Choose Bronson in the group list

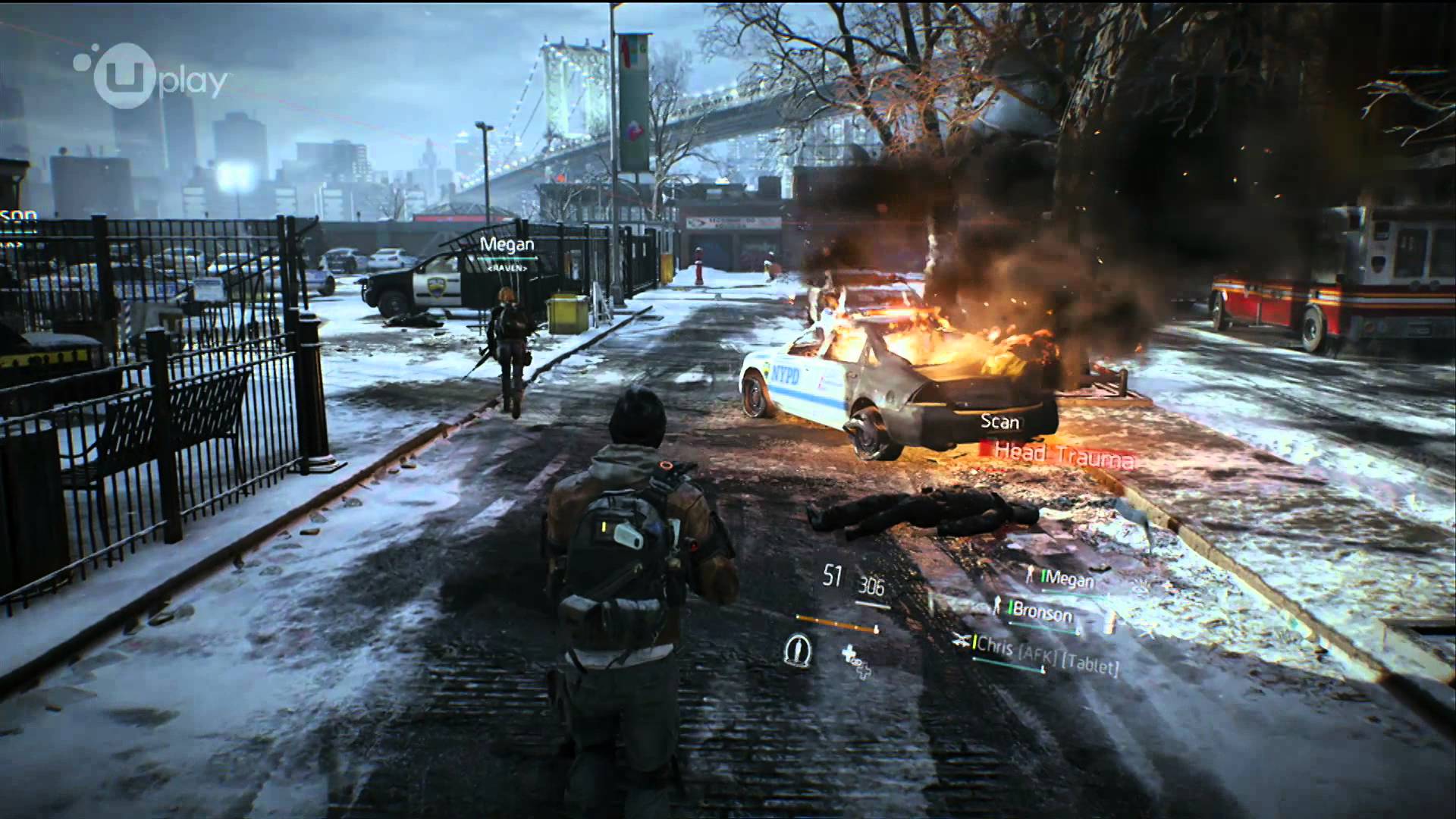[1042, 613]
